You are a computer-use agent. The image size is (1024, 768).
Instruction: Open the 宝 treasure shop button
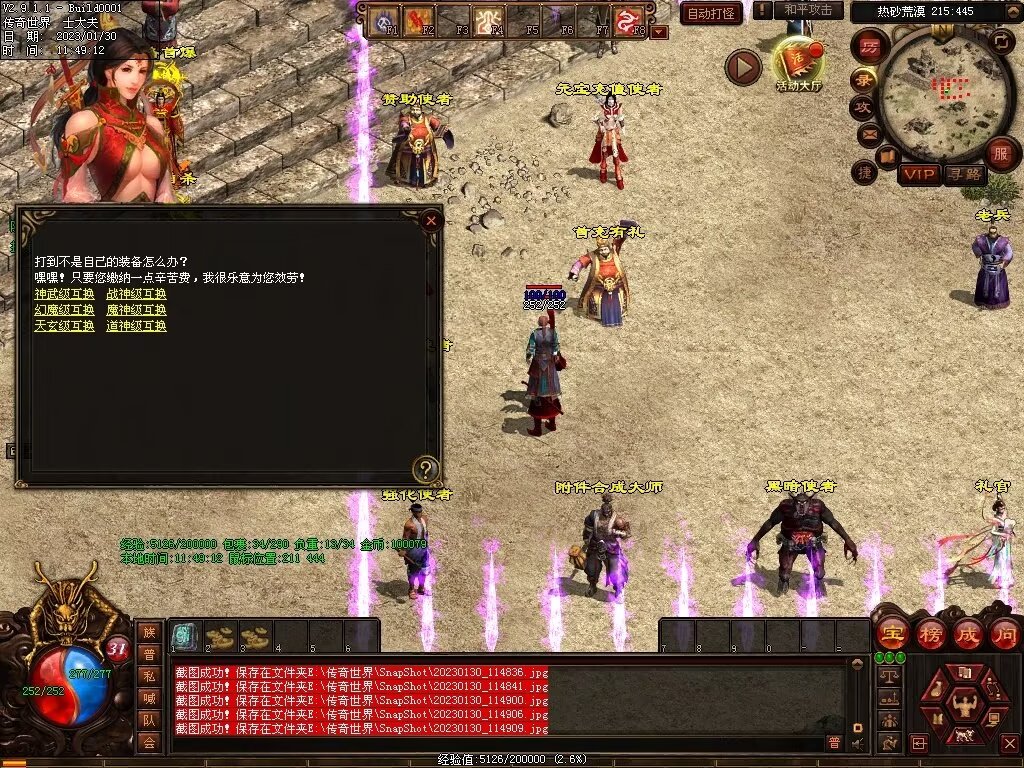coord(892,633)
